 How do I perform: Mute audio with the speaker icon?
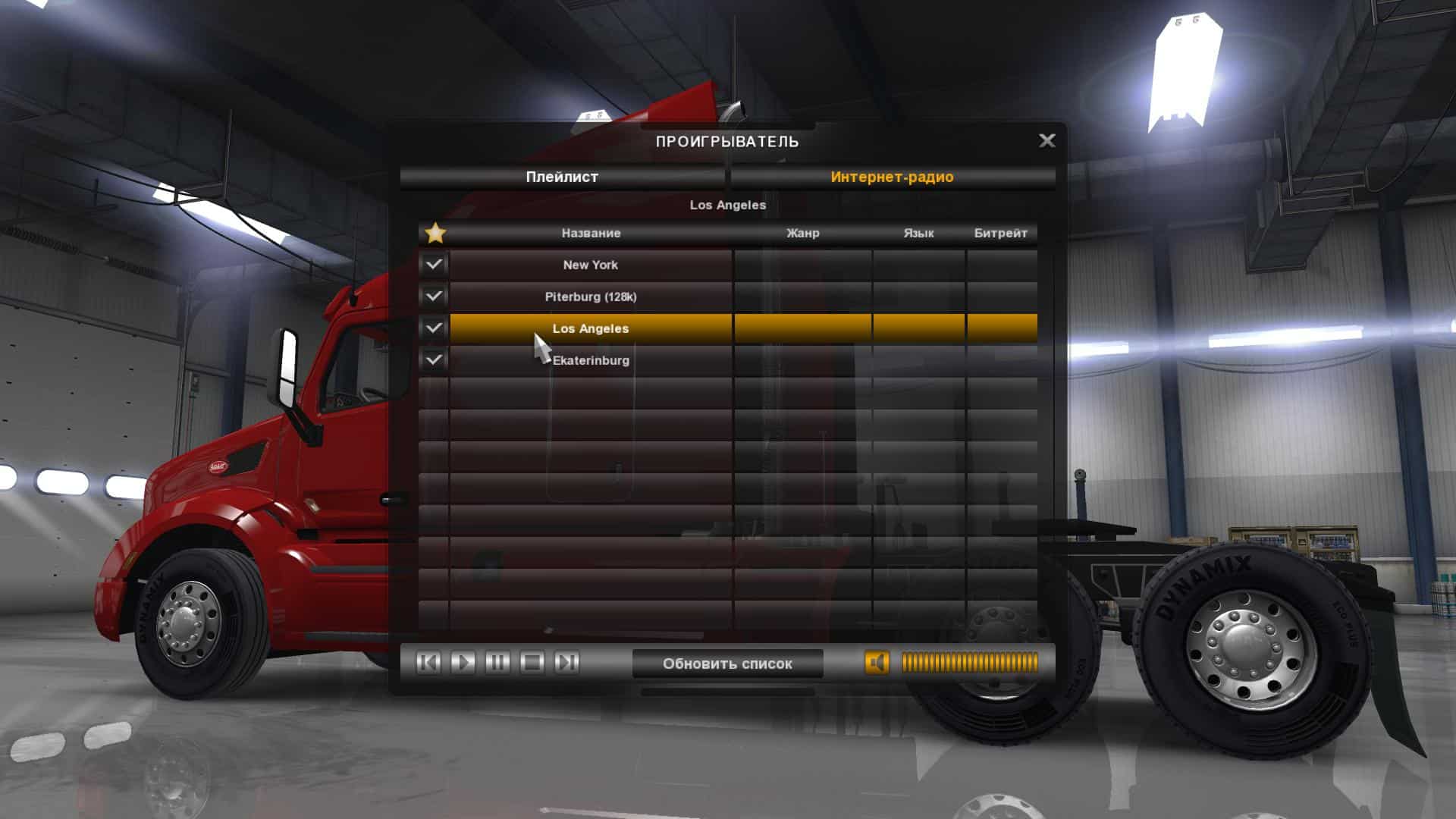(877, 663)
